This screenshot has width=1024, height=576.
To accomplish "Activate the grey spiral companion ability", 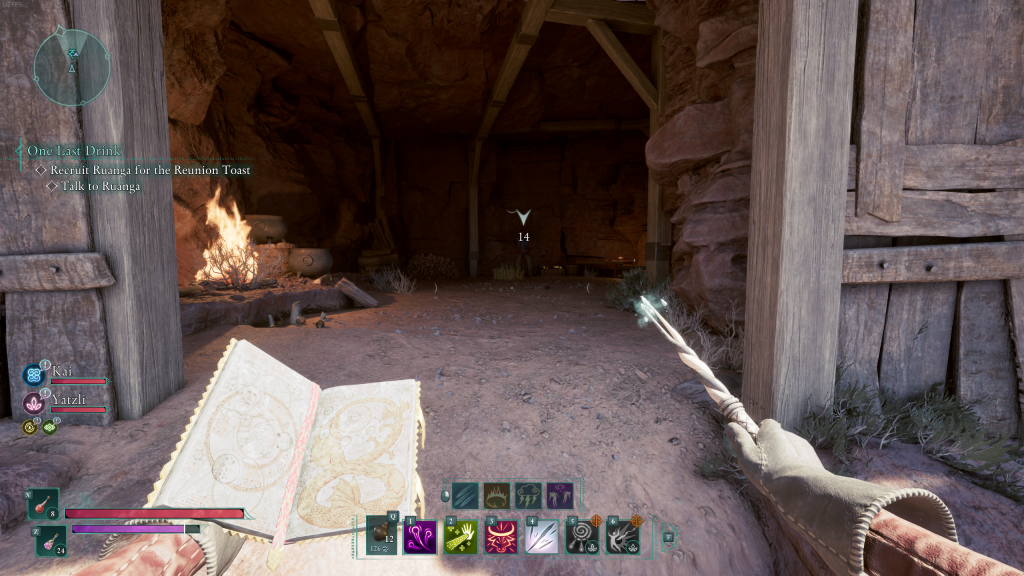I will point(581,537).
